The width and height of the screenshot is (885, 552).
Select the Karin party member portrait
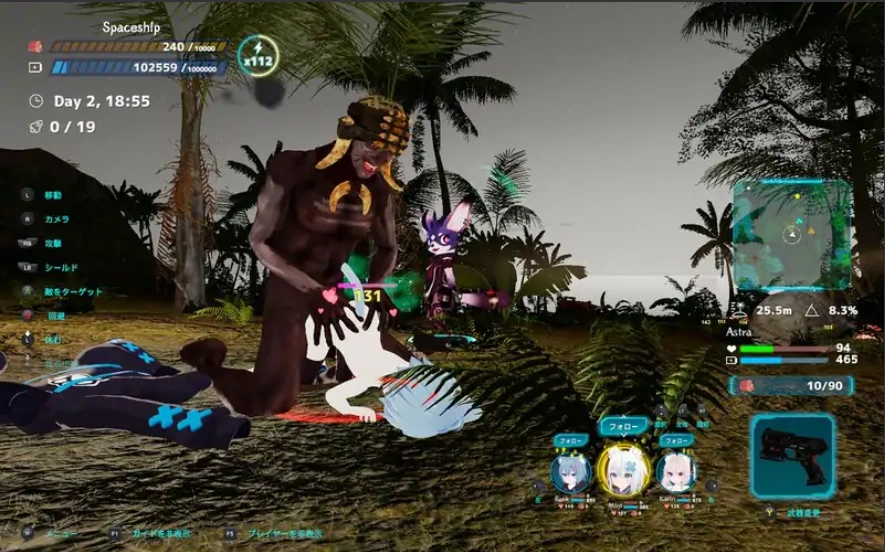point(676,471)
